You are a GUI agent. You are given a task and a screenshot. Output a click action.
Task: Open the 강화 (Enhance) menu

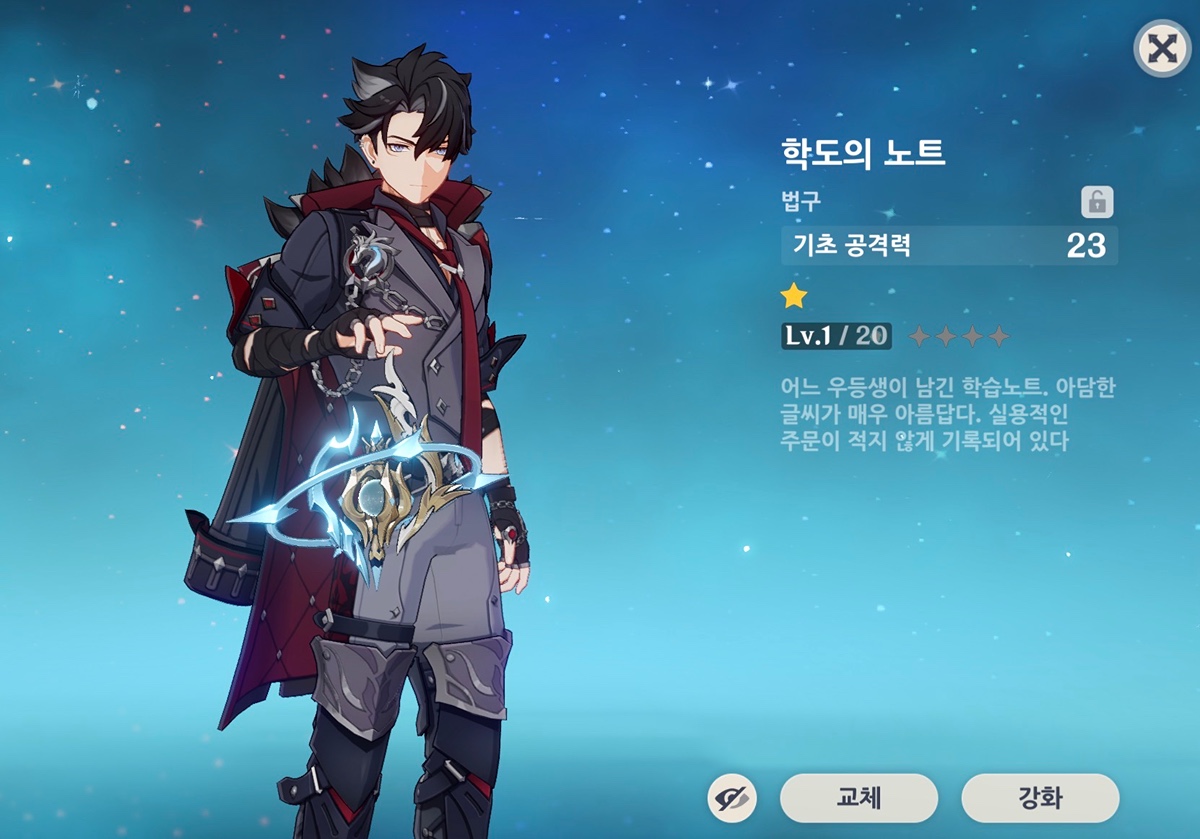[x=1040, y=798]
